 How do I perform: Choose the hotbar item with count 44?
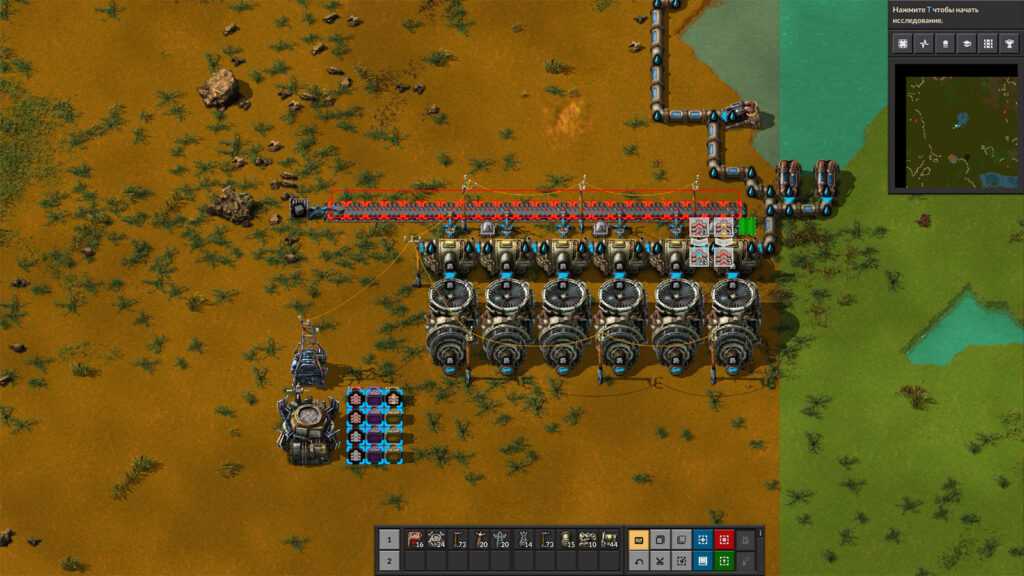point(610,540)
